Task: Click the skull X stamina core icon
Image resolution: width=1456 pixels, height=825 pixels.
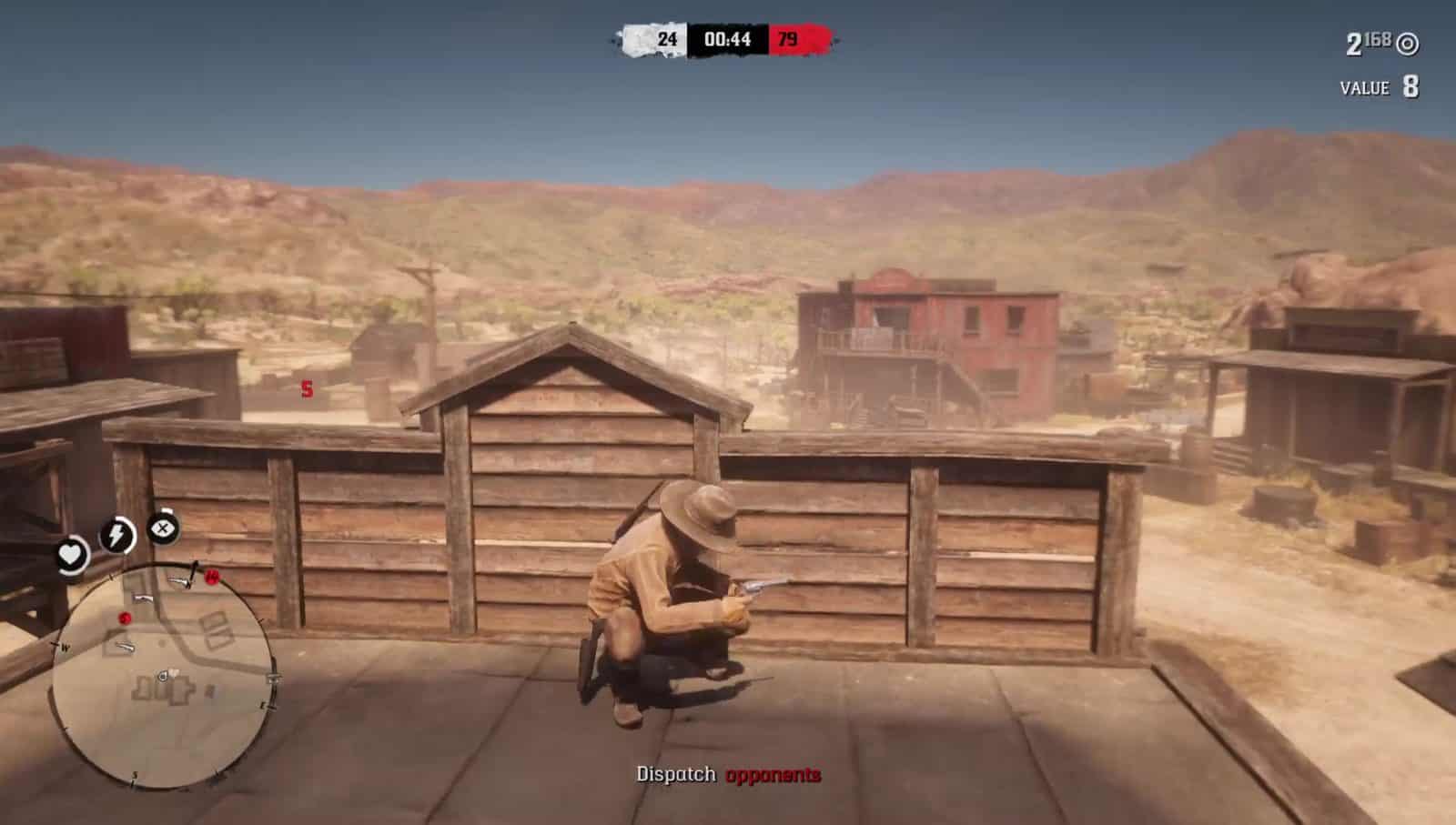Action: click(x=161, y=530)
